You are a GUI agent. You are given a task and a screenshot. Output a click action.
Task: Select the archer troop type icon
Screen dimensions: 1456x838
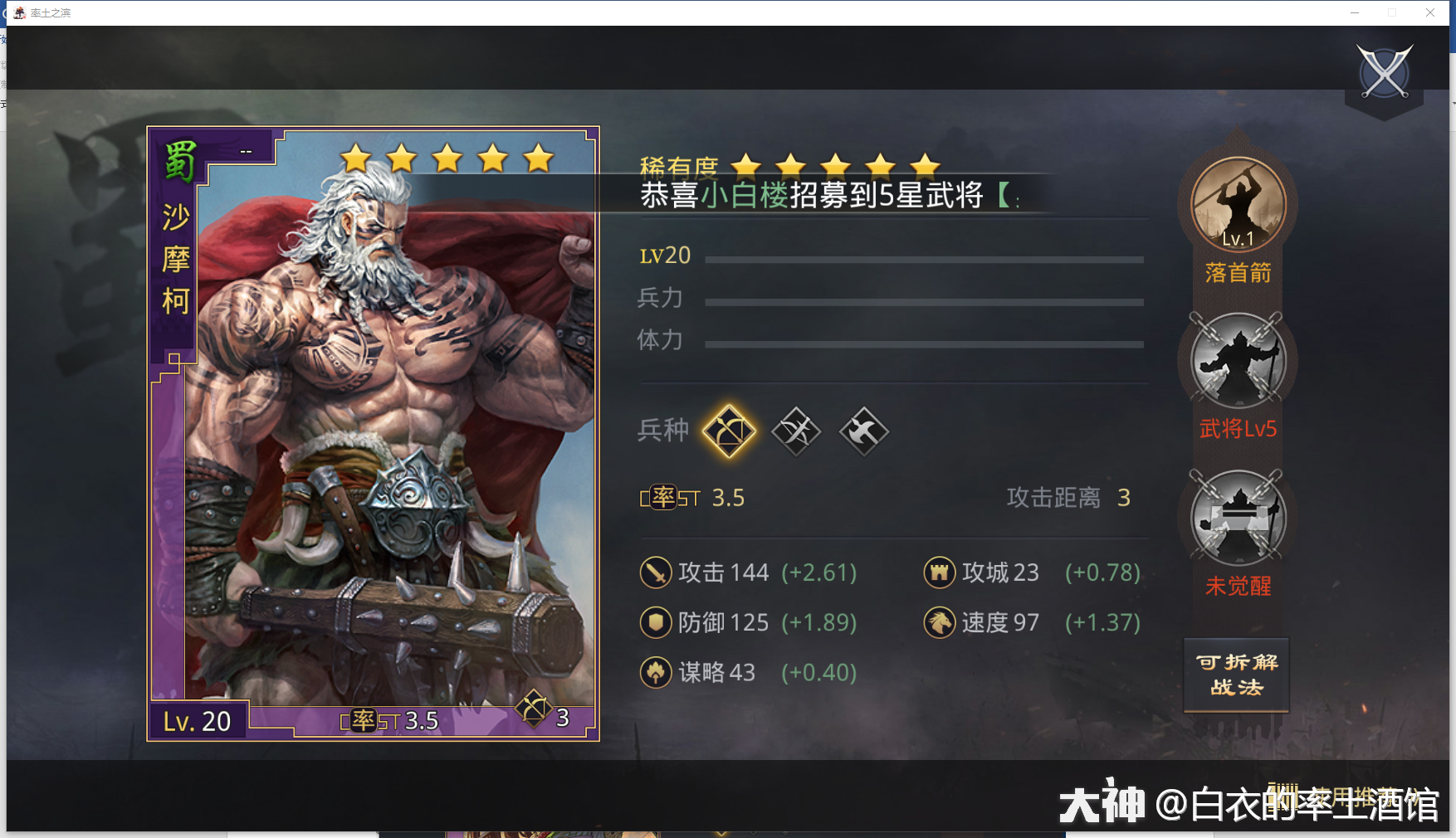[x=729, y=431]
